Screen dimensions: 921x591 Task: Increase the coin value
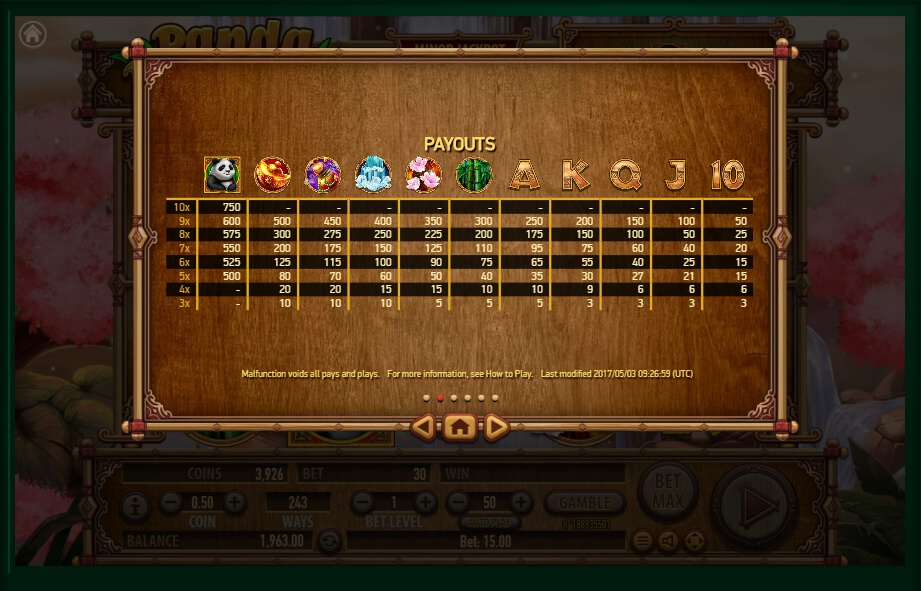click(234, 502)
